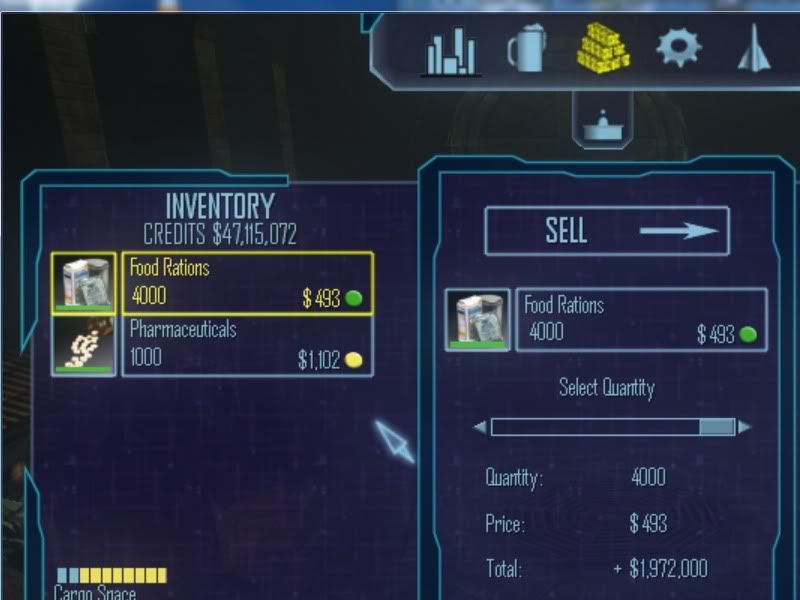The height and width of the screenshot is (600, 800).
Task: Click the Select Quantity slider bar
Action: point(612,428)
